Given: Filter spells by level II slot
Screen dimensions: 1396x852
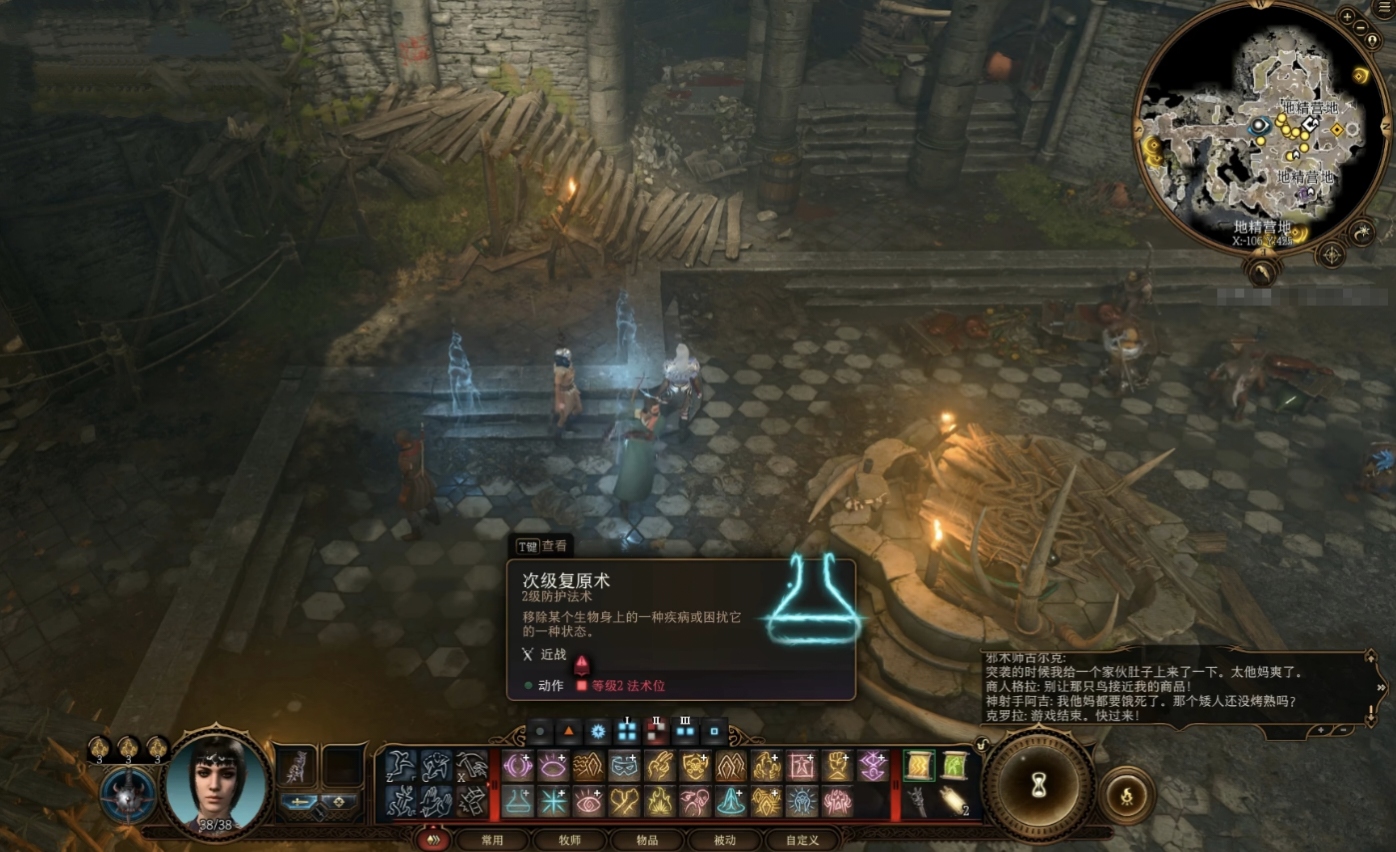Looking at the screenshot, I should click(657, 731).
